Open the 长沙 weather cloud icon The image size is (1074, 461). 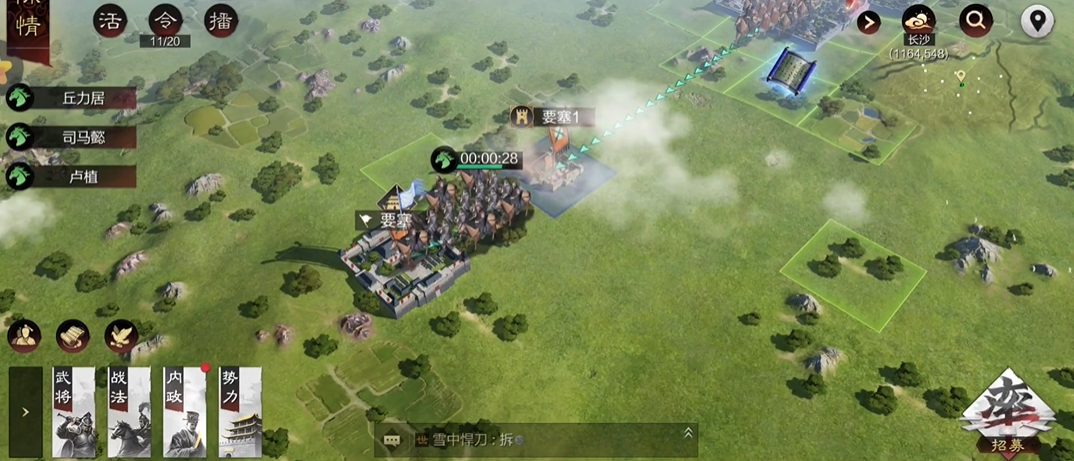tap(919, 20)
